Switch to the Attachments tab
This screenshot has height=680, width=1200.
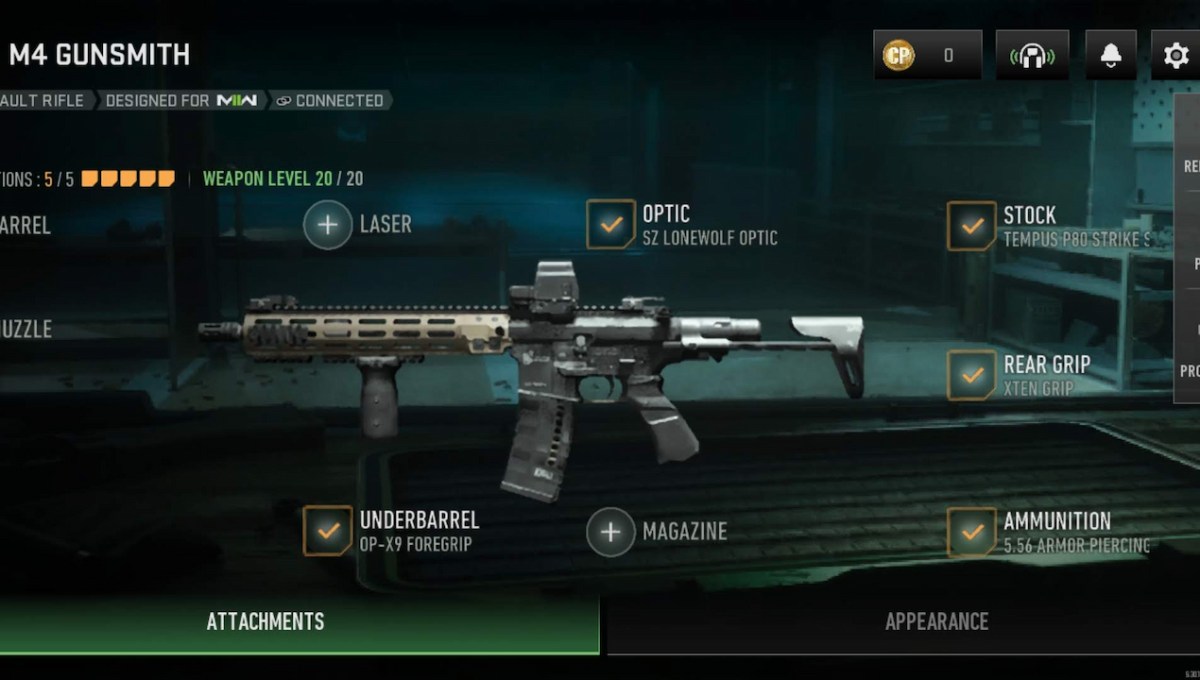(x=266, y=622)
